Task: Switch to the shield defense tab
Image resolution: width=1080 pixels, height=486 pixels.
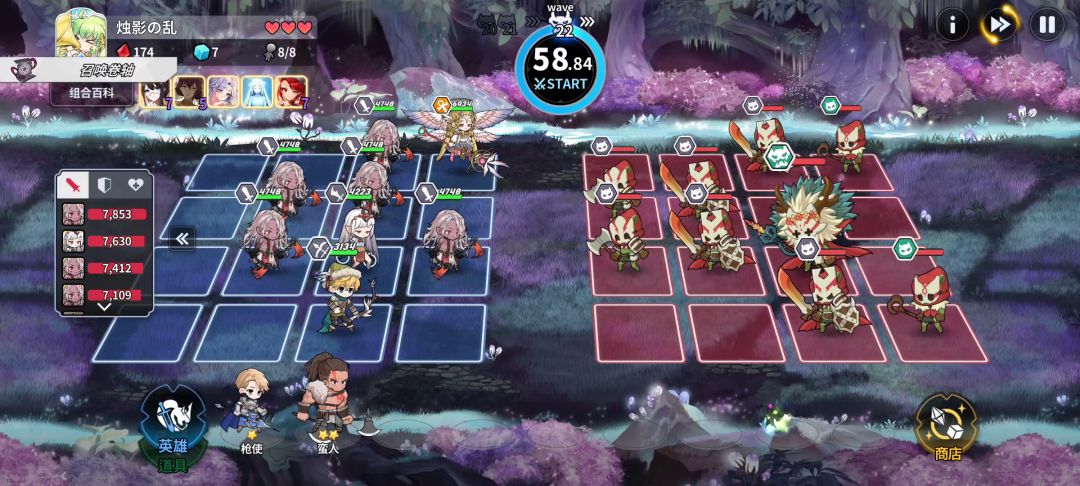Action: coord(104,185)
